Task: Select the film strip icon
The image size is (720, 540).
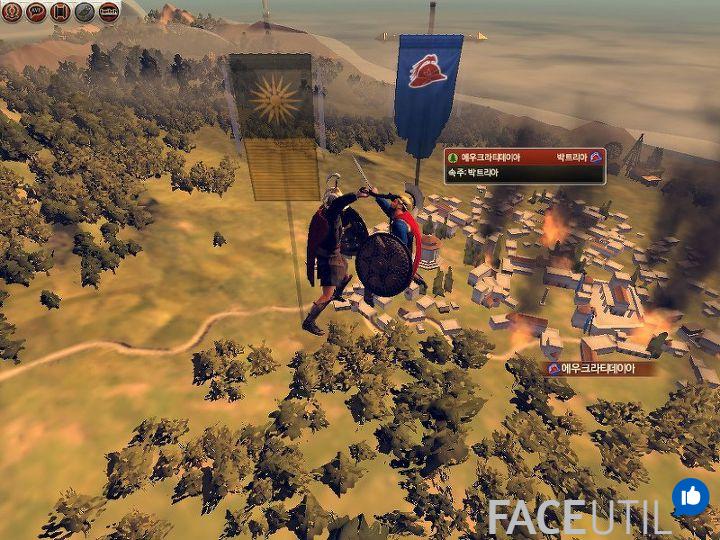Action: coord(60,12)
